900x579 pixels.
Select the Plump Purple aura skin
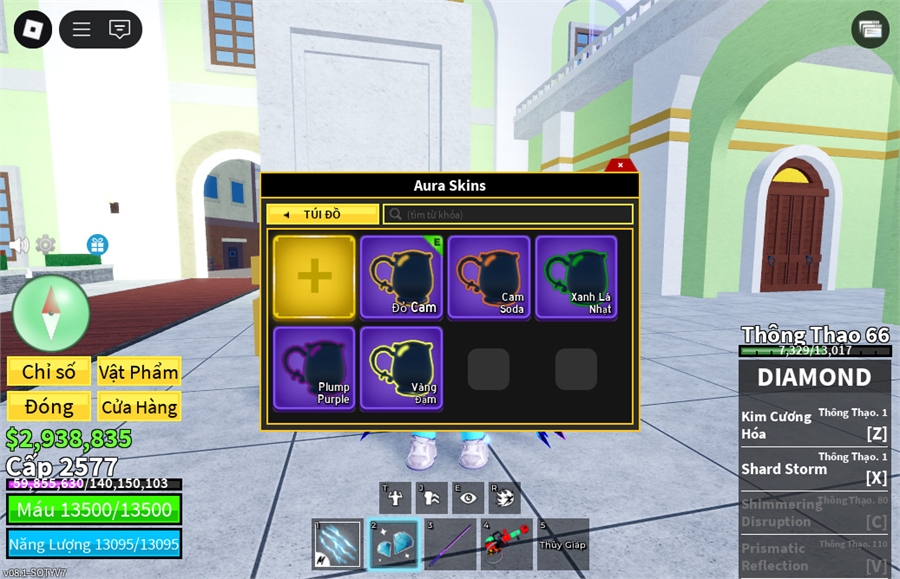pos(314,368)
